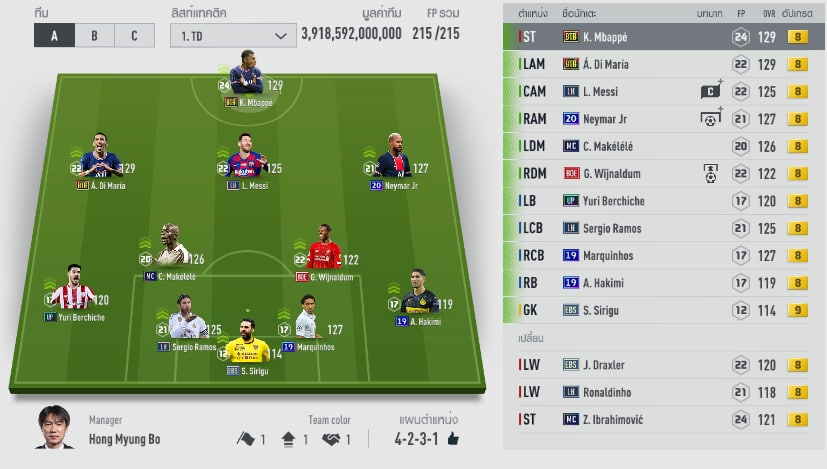Switch to team tab B
Image resolution: width=827 pixels, height=469 pixels.
[x=94, y=36]
